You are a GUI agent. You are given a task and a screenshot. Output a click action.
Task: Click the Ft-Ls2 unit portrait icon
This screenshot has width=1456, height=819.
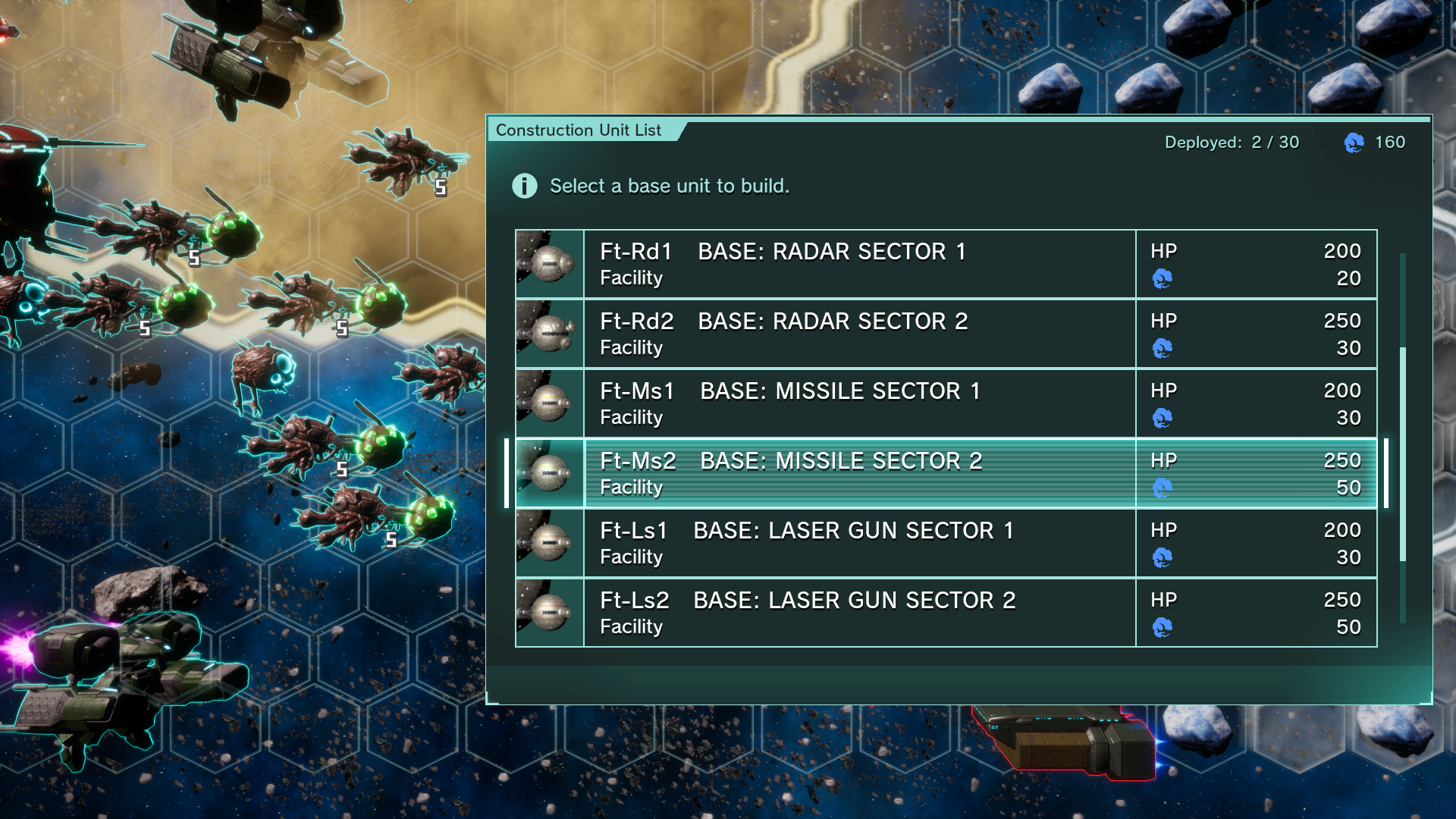pyautogui.click(x=549, y=612)
